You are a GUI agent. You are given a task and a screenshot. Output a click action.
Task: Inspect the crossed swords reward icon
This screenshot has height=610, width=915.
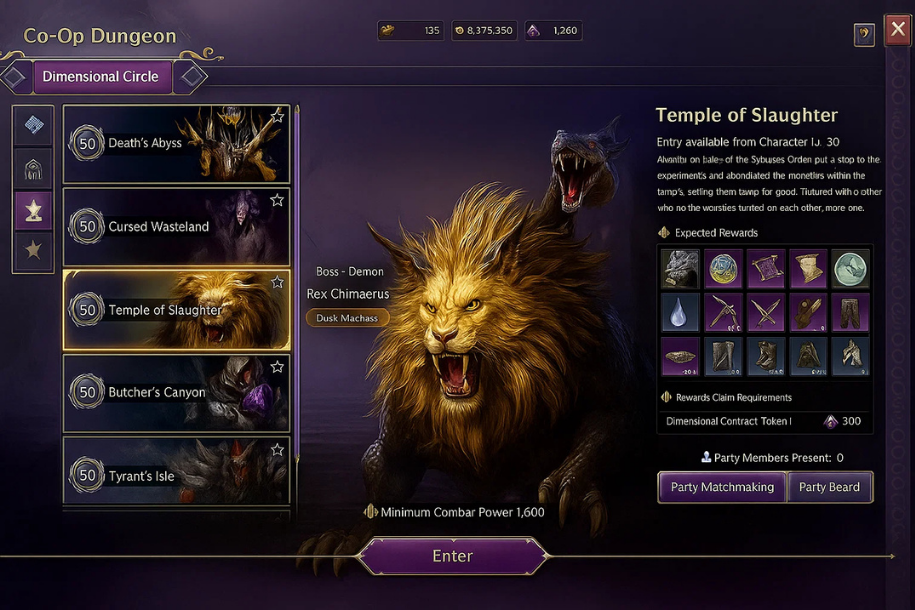(765, 312)
